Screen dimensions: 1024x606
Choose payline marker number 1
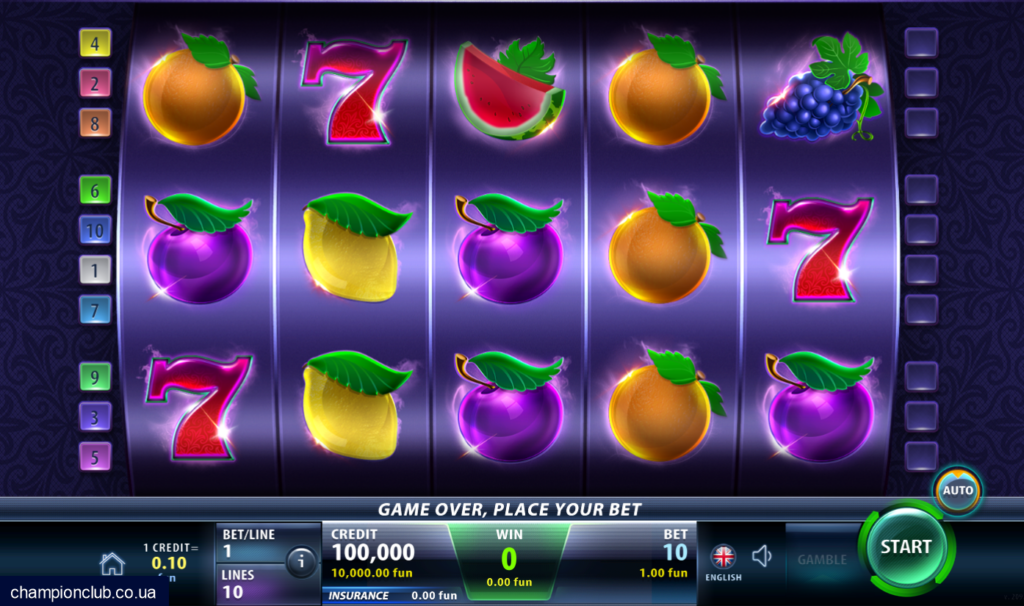tap(95, 269)
